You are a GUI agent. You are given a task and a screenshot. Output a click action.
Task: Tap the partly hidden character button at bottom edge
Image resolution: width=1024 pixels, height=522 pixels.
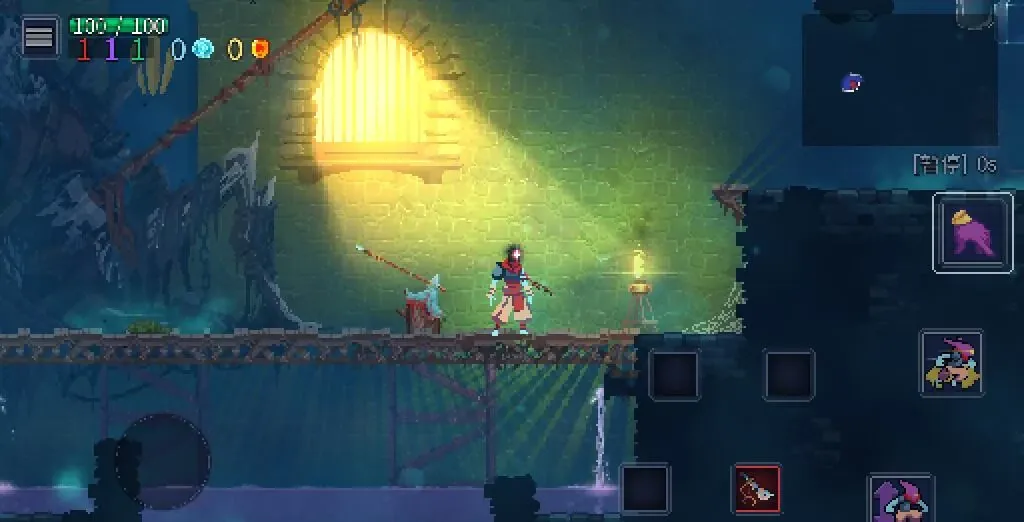tap(900, 498)
